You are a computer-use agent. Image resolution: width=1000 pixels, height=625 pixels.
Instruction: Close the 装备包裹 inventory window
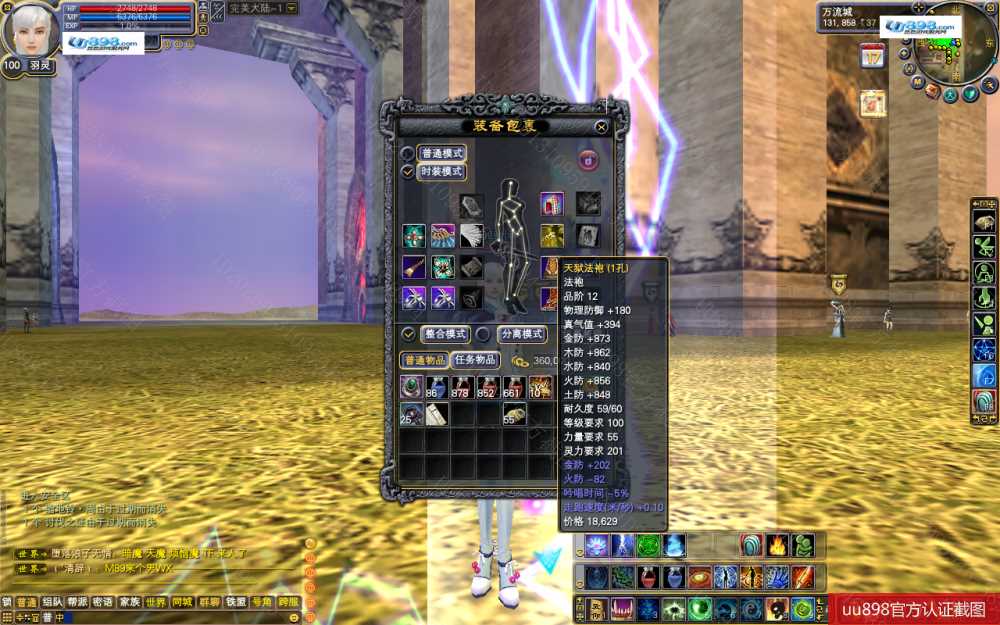[601, 127]
